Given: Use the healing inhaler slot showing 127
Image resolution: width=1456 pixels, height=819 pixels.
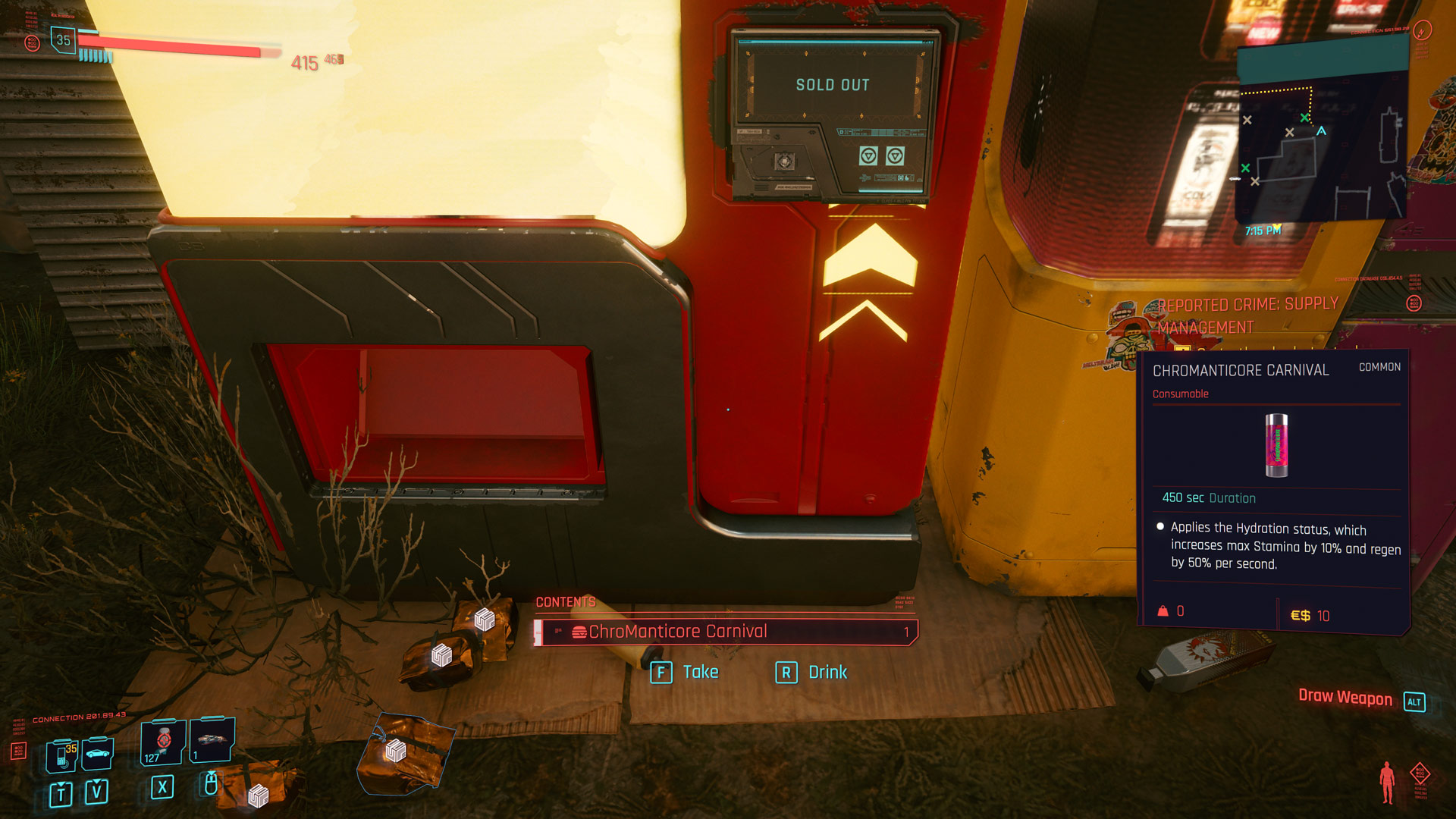Looking at the screenshot, I should tap(162, 742).
